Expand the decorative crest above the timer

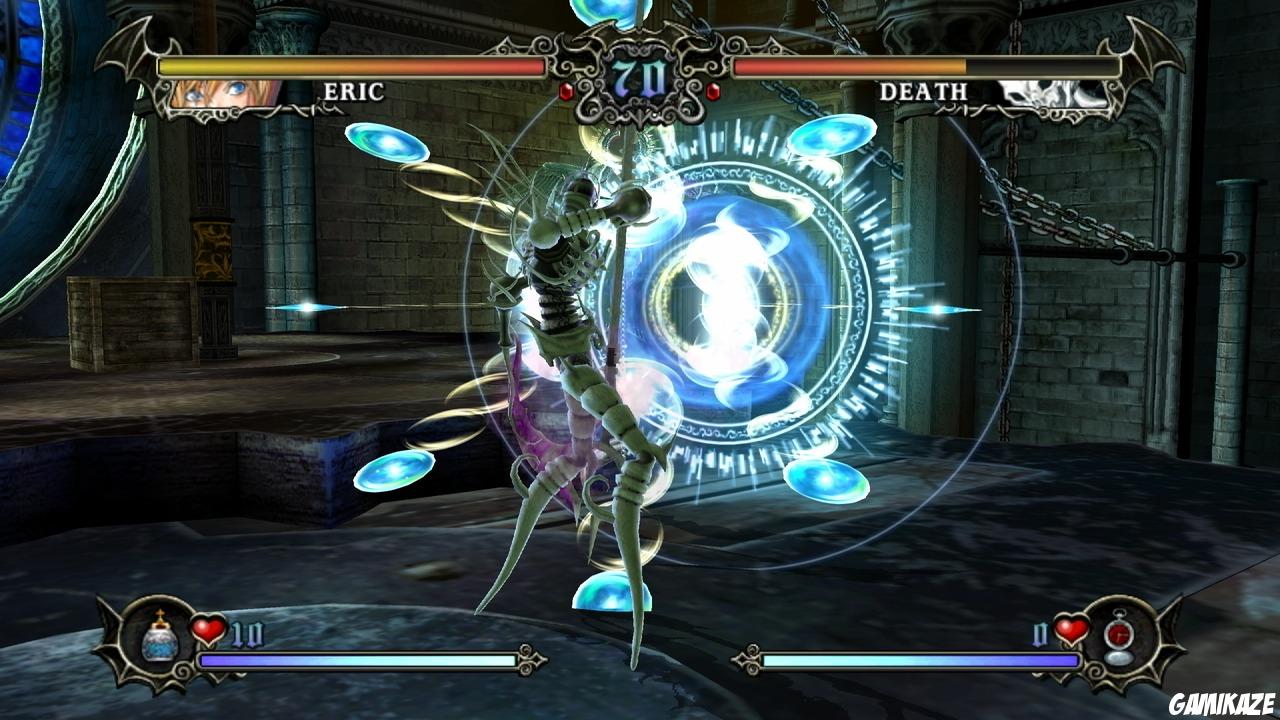(638, 35)
